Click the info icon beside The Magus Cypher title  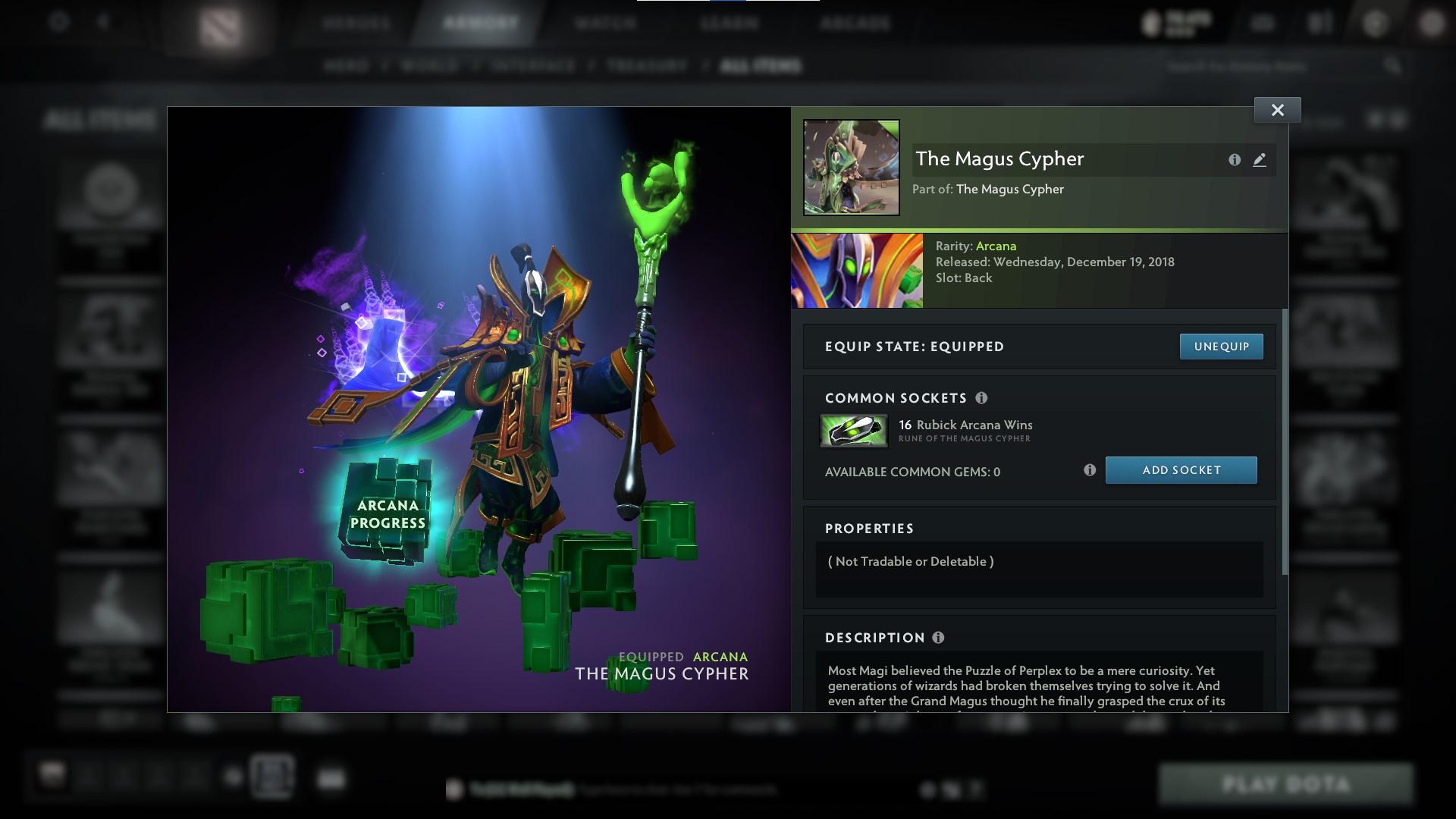(1234, 160)
